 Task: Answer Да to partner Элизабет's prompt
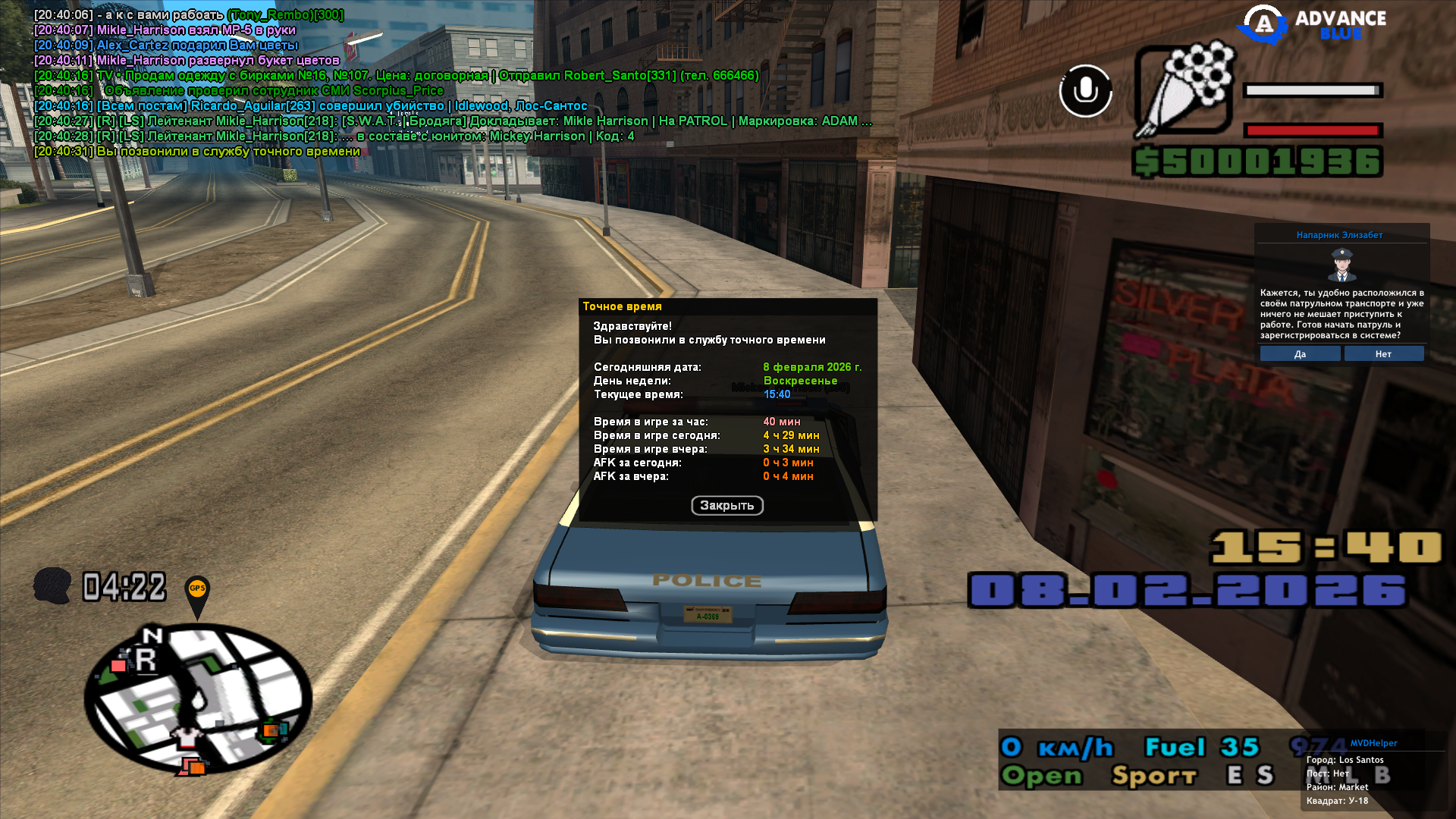[1300, 354]
